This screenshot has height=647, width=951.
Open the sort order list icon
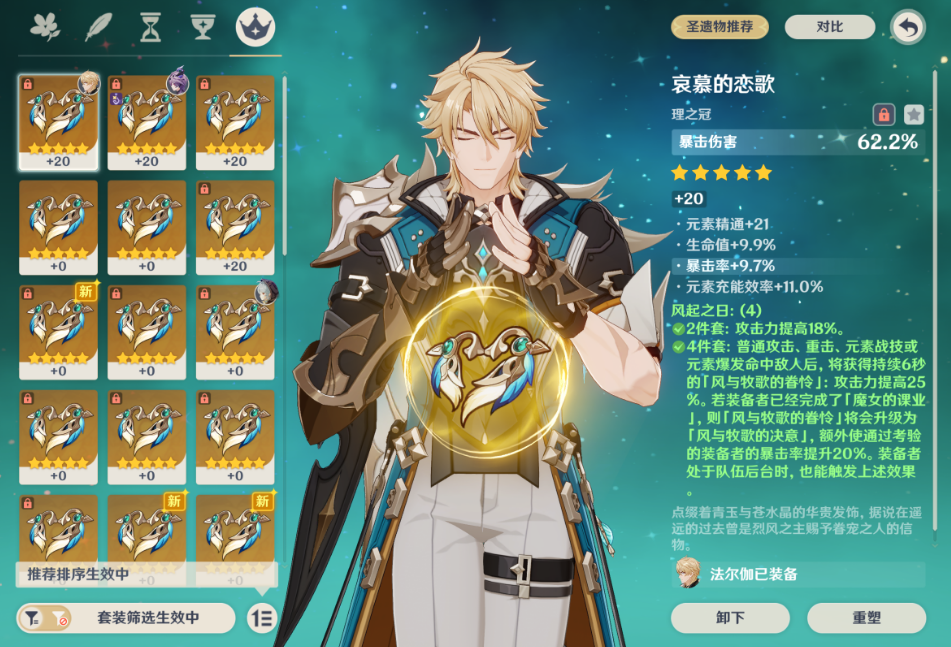pyautogui.click(x=262, y=618)
